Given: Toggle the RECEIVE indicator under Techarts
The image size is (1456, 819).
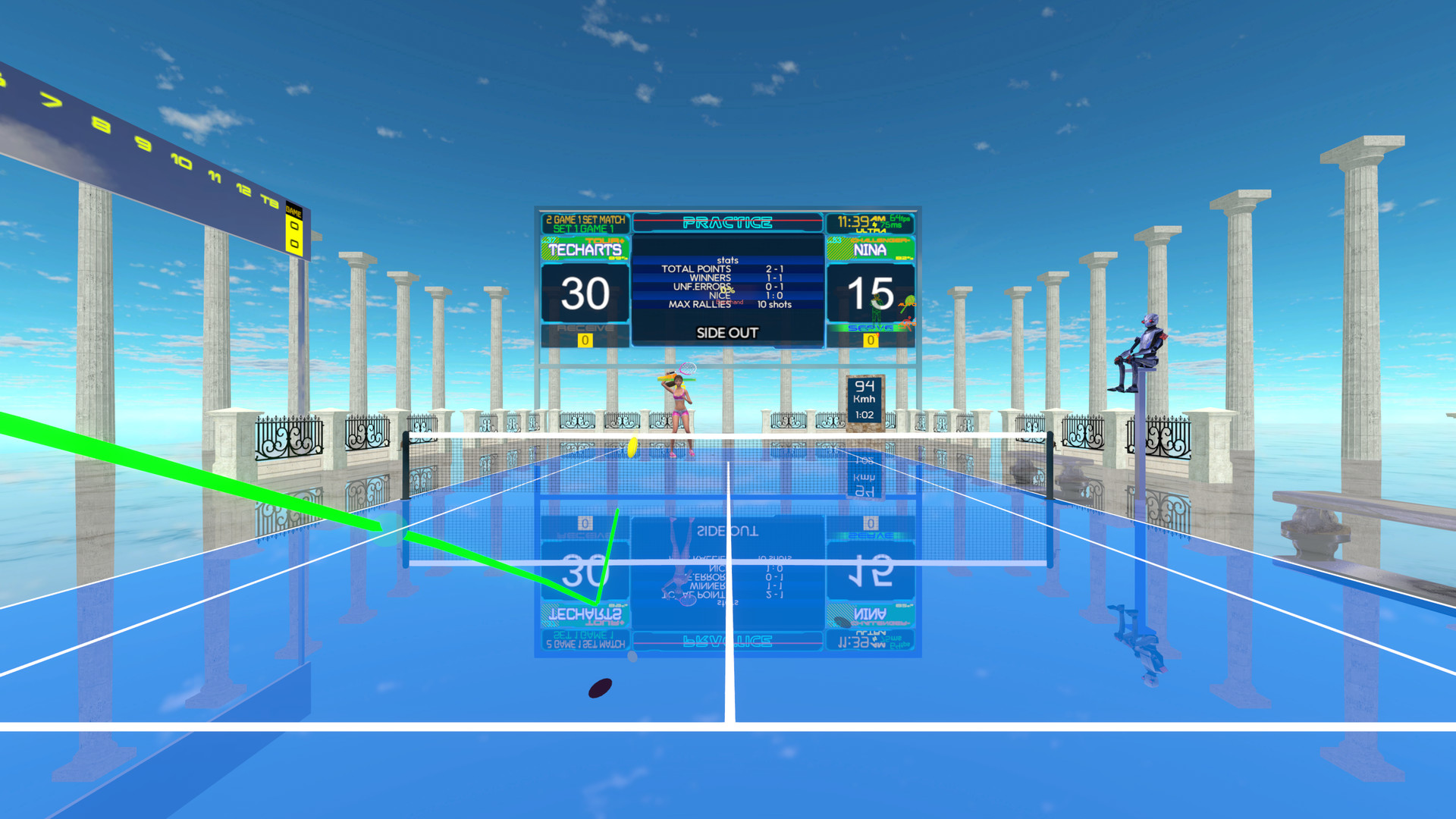Looking at the screenshot, I should coord(585,328).
